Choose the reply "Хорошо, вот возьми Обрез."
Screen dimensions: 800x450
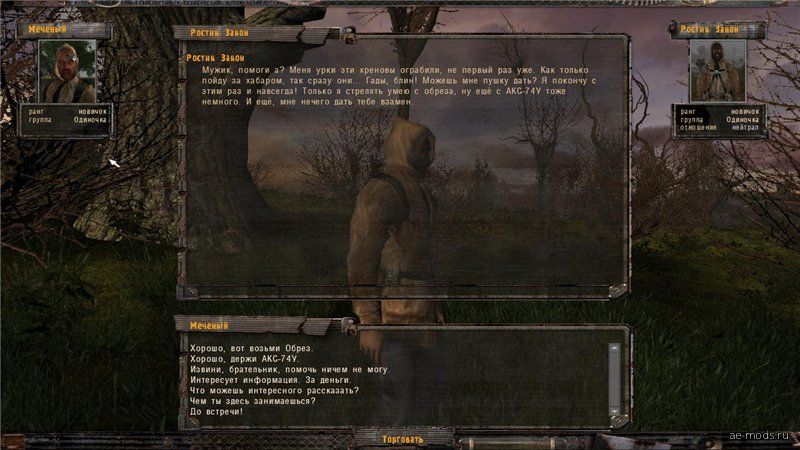[x=251, y=348]
